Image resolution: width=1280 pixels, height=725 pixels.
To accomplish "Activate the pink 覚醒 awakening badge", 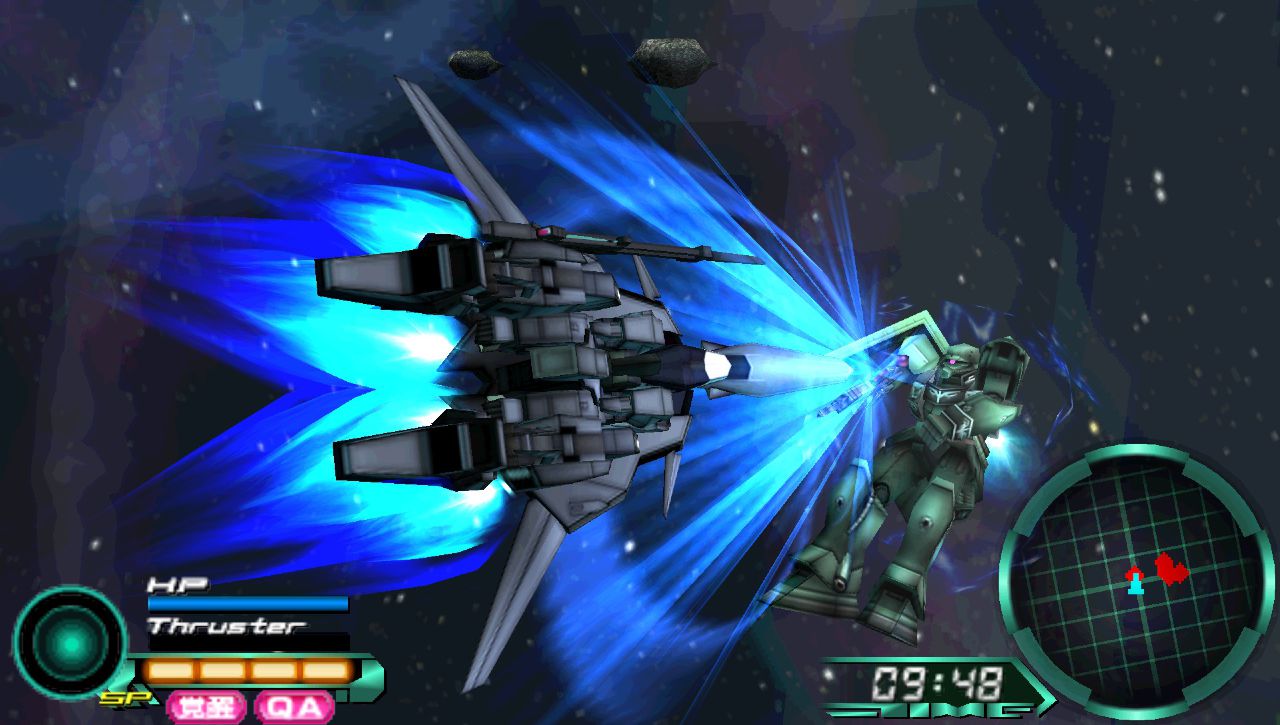I will click(x=207, y=707).
